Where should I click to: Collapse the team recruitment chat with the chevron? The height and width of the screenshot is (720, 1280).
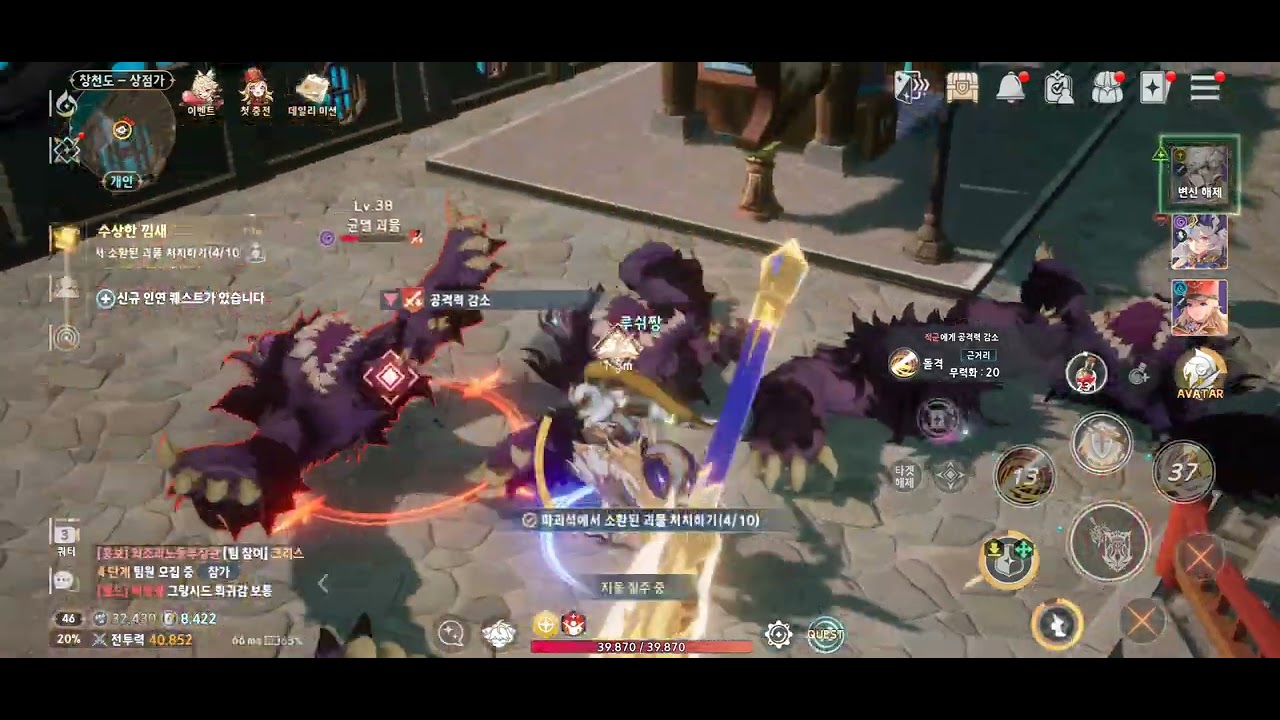322,583
